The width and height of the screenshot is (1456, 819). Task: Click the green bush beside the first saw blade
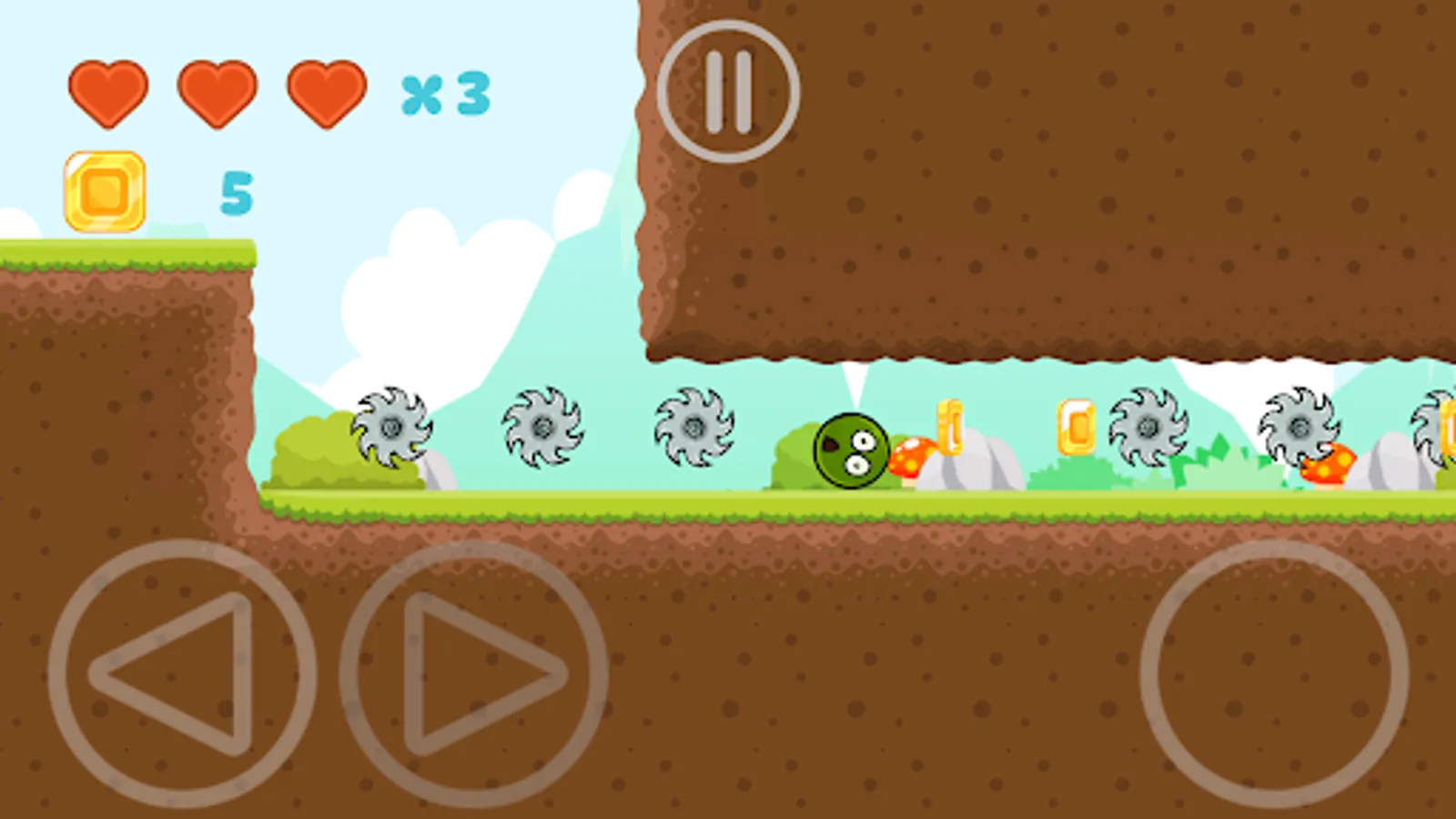point(314,450)
